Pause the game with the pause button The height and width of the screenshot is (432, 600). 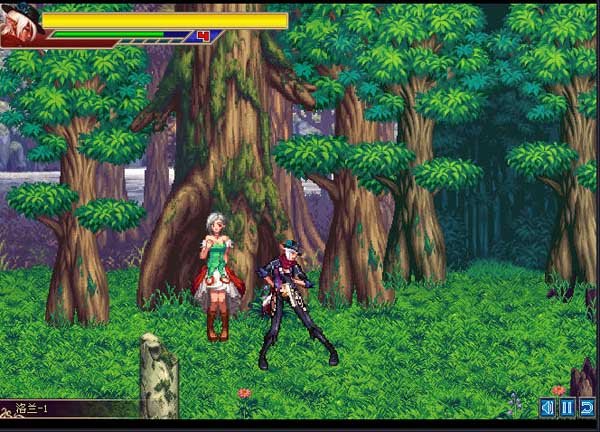click(x=567, y=407)
